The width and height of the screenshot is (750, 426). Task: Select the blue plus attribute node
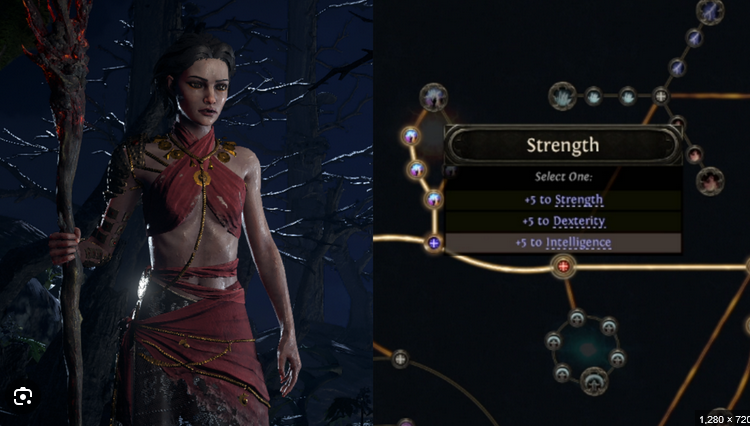[434, 242]
